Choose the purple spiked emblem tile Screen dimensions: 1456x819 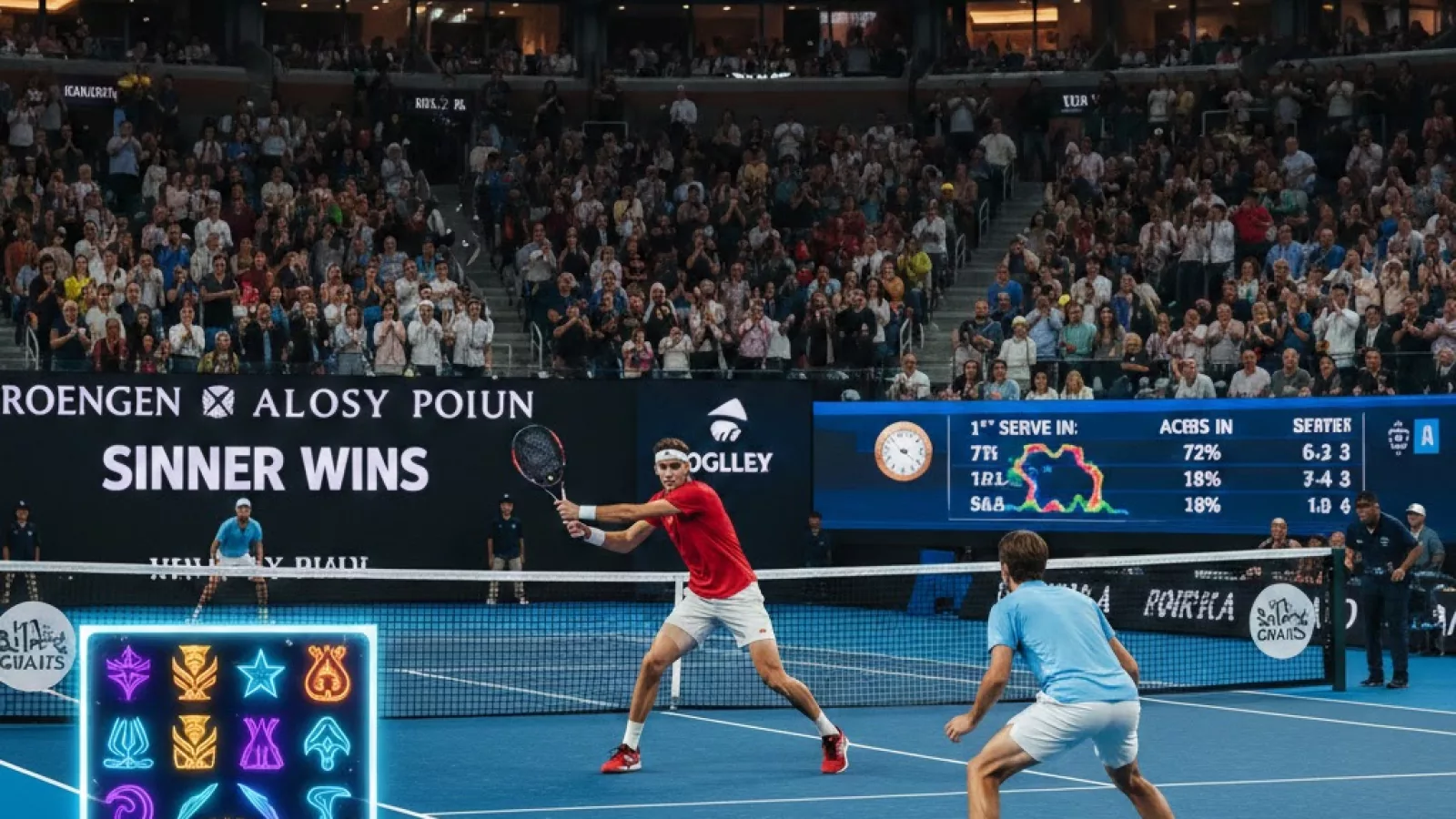coord(128,672)
